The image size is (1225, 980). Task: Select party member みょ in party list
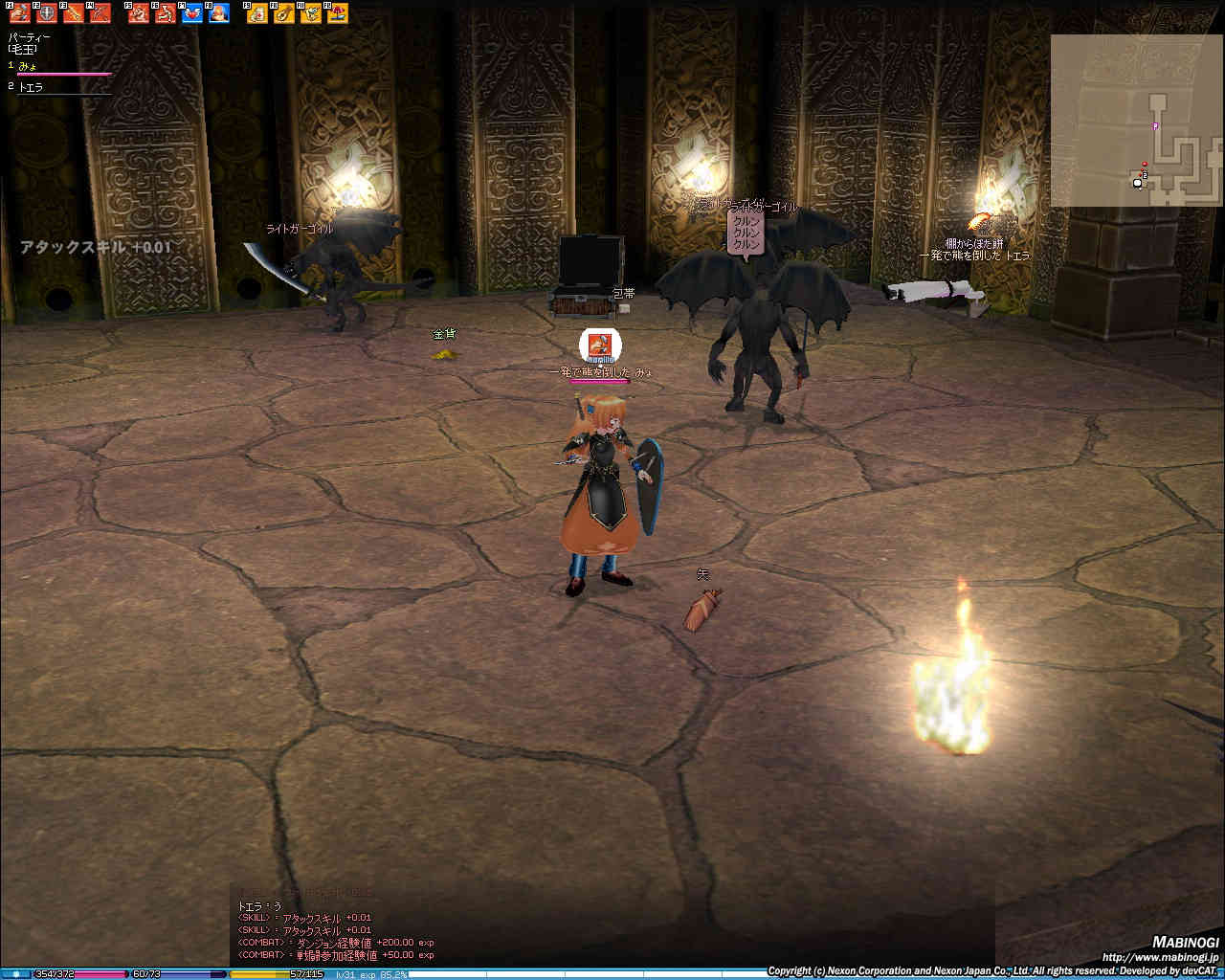click(x=29, y=65)
